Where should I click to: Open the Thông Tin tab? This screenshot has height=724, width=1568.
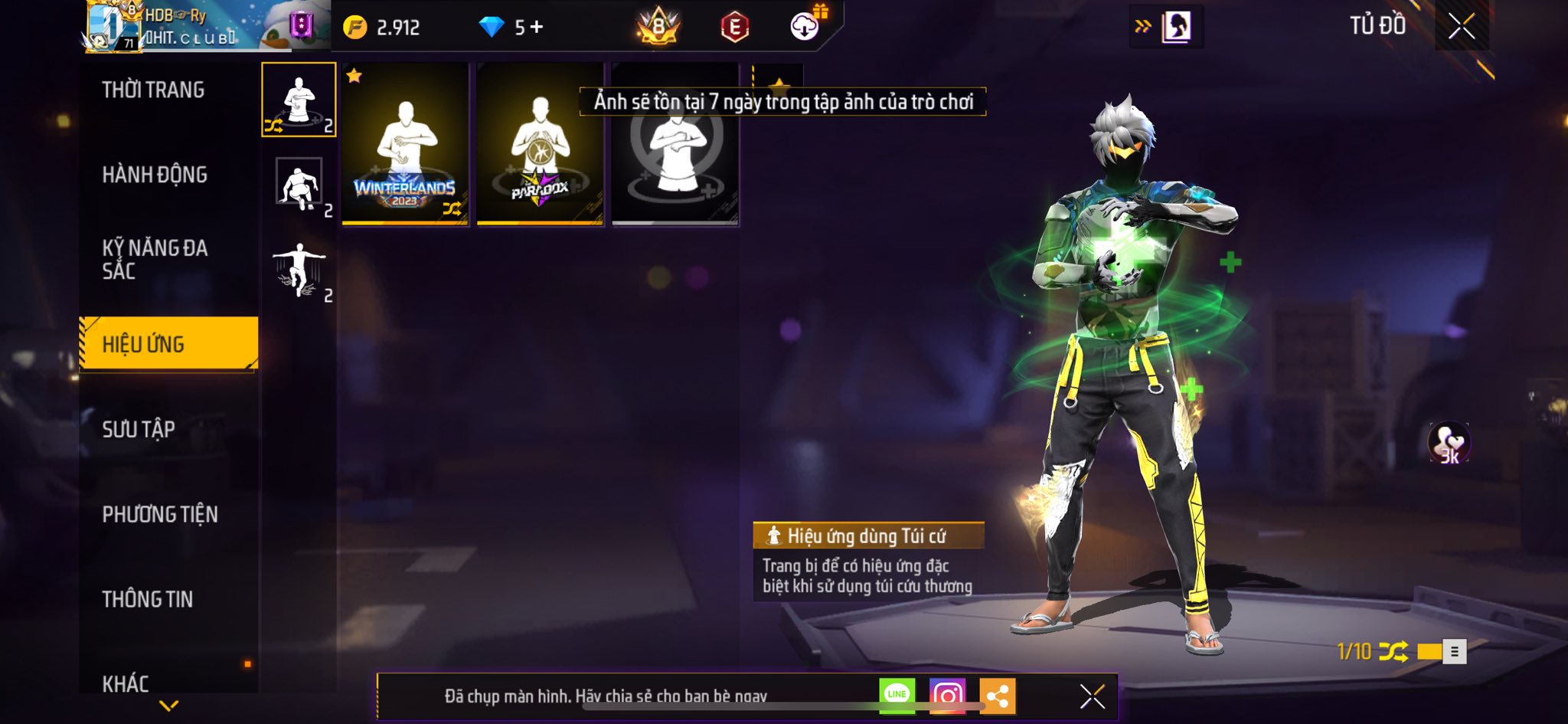point(148,599)
